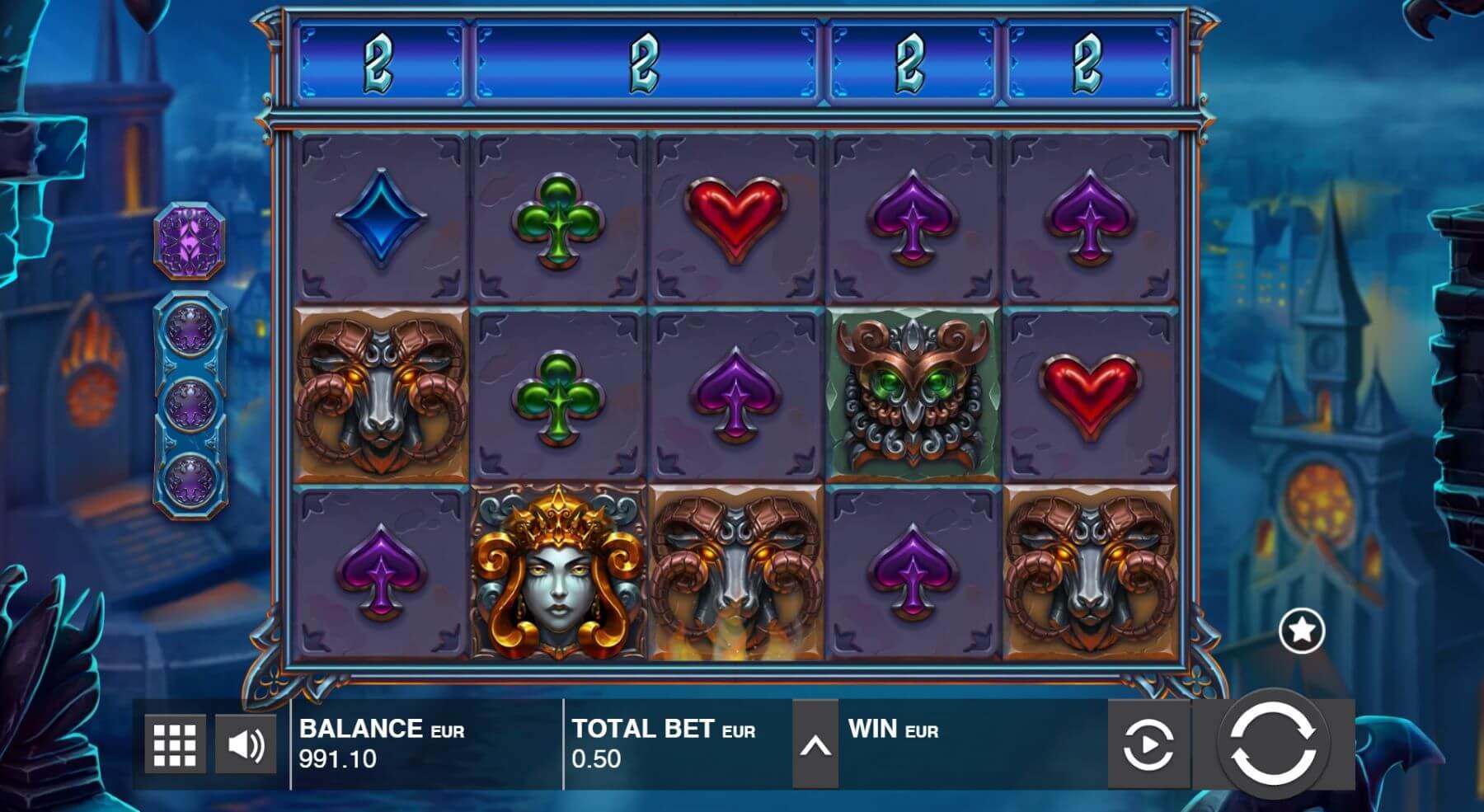Open the grid menu

[x=175, y=744]
